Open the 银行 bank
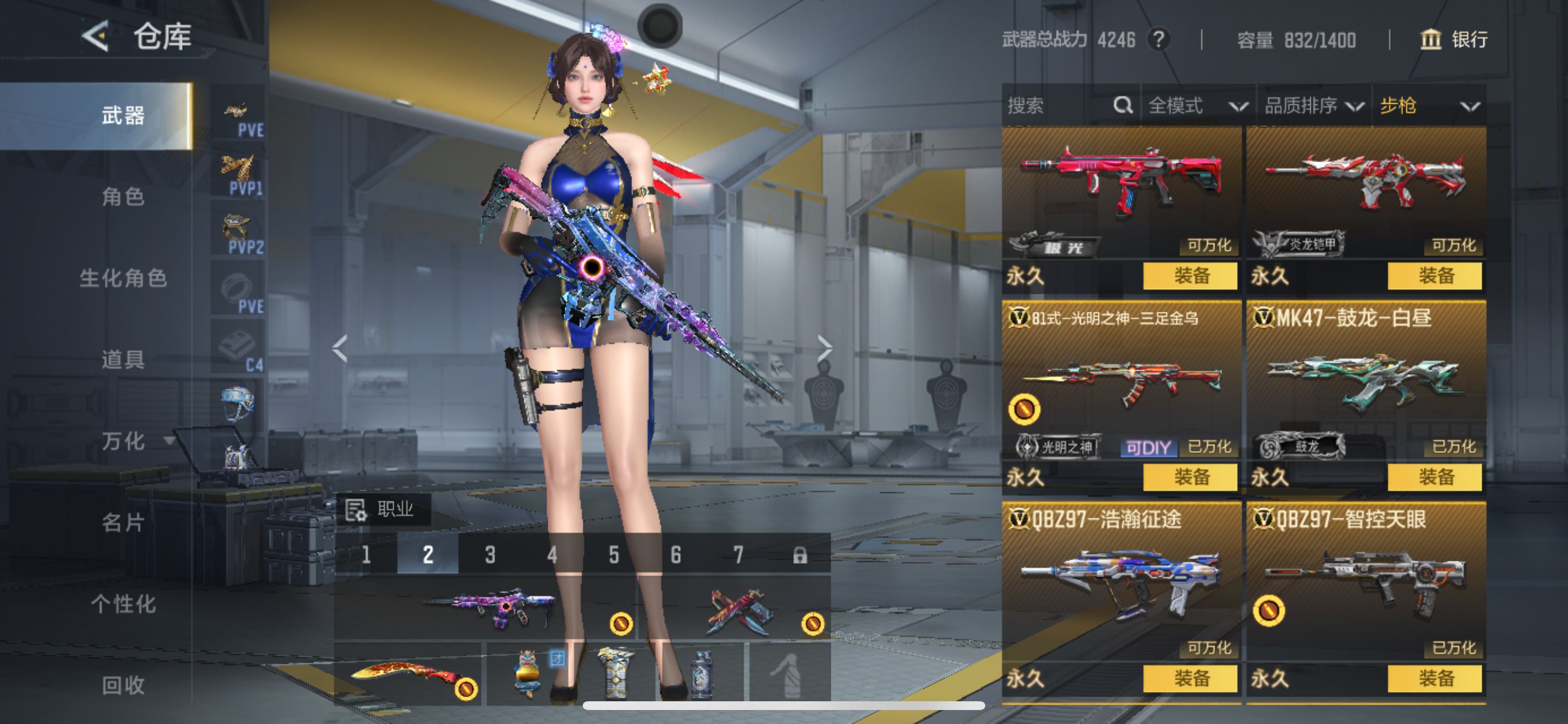The height and width of the screenshot is (724, 1568). pos(1454,40)
